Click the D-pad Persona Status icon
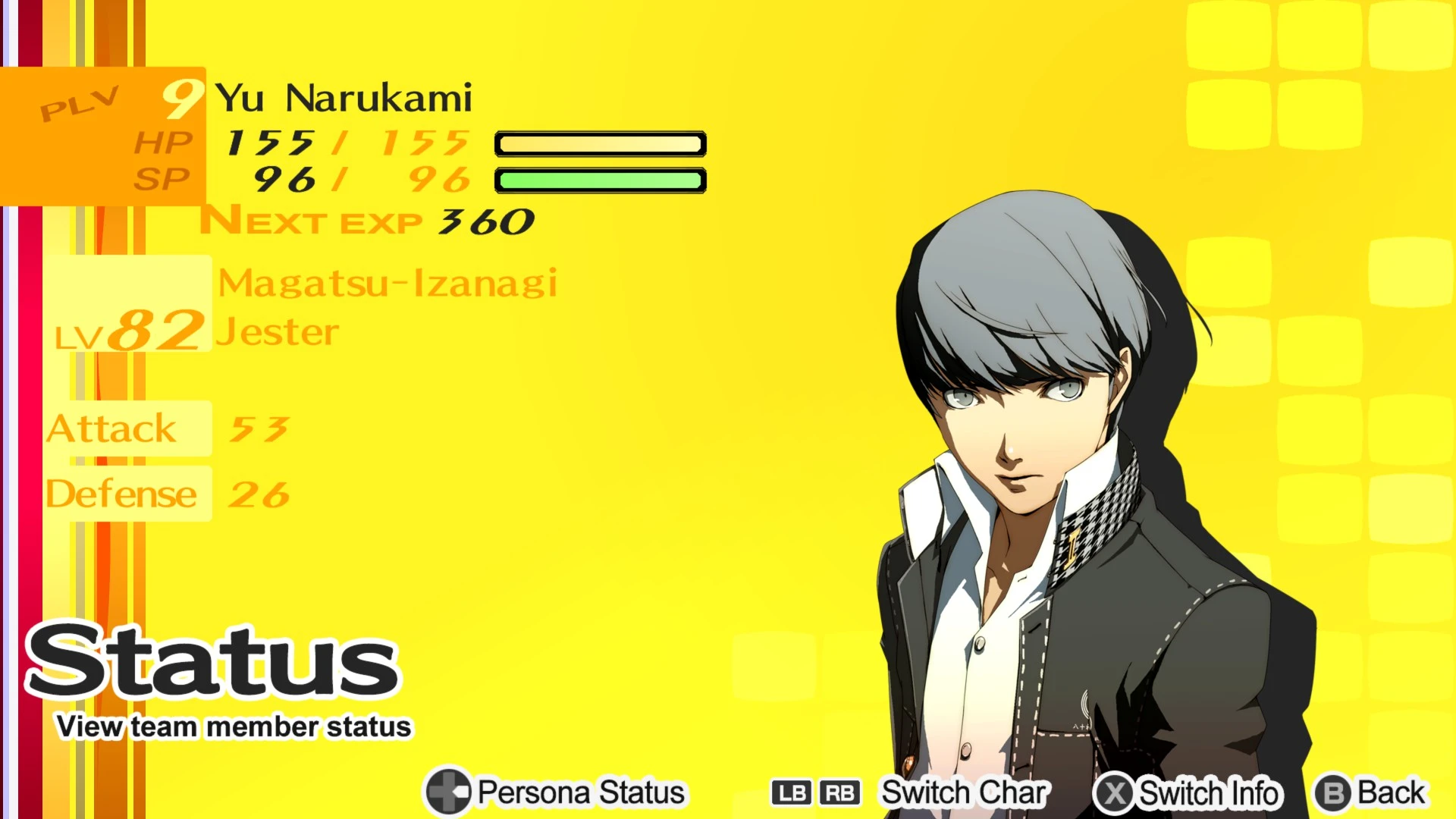1456x819 pixels. pos(447,793)
